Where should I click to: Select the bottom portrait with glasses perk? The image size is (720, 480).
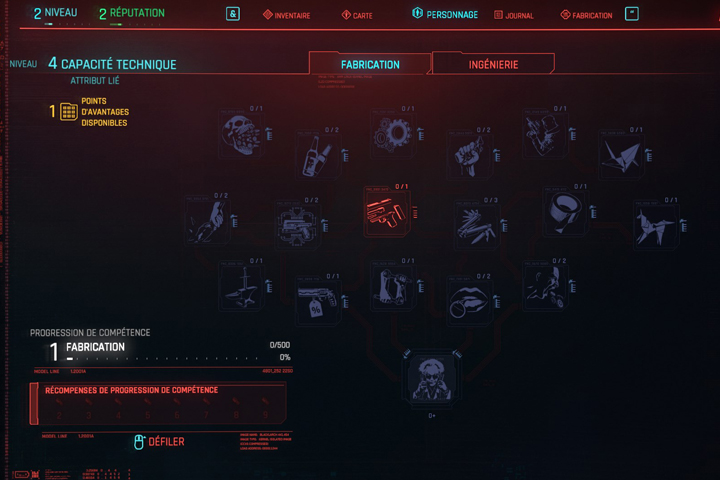pos(432,377)
